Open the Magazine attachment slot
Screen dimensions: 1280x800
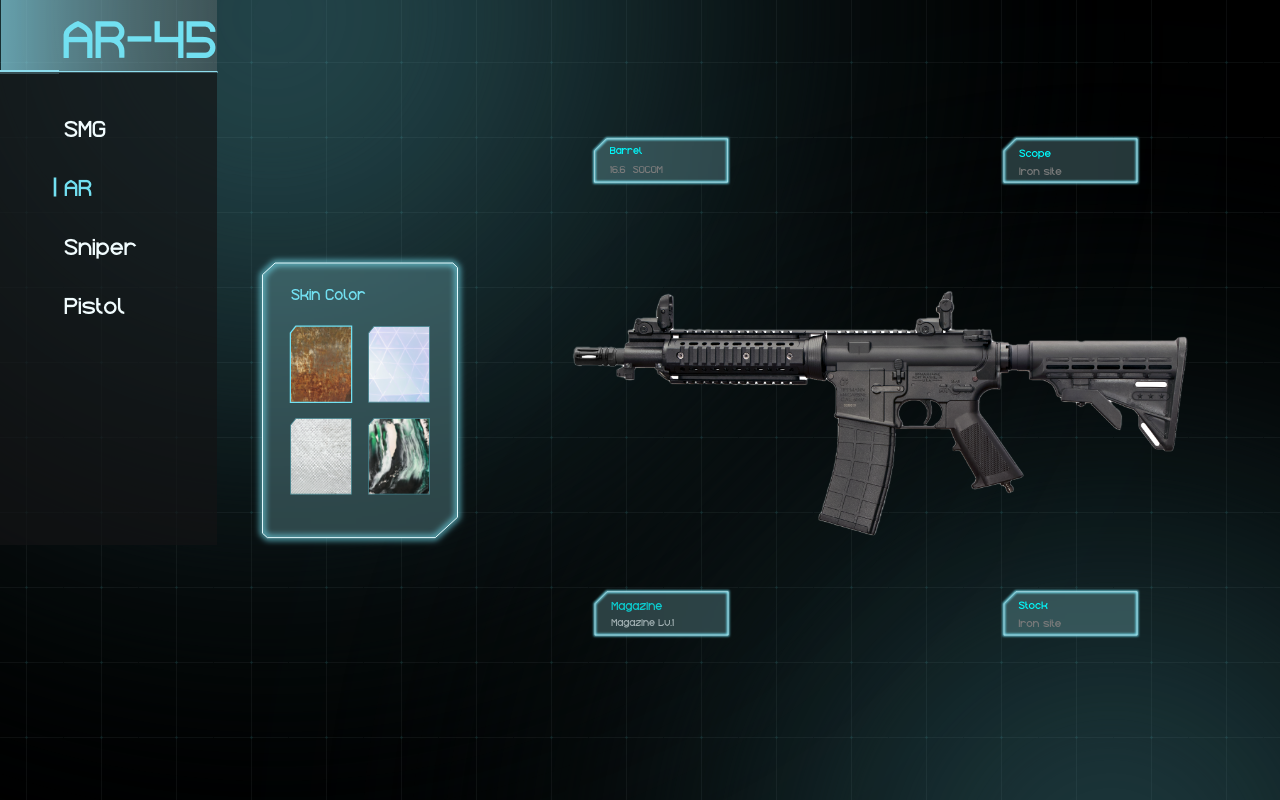[x=661, y=614]
